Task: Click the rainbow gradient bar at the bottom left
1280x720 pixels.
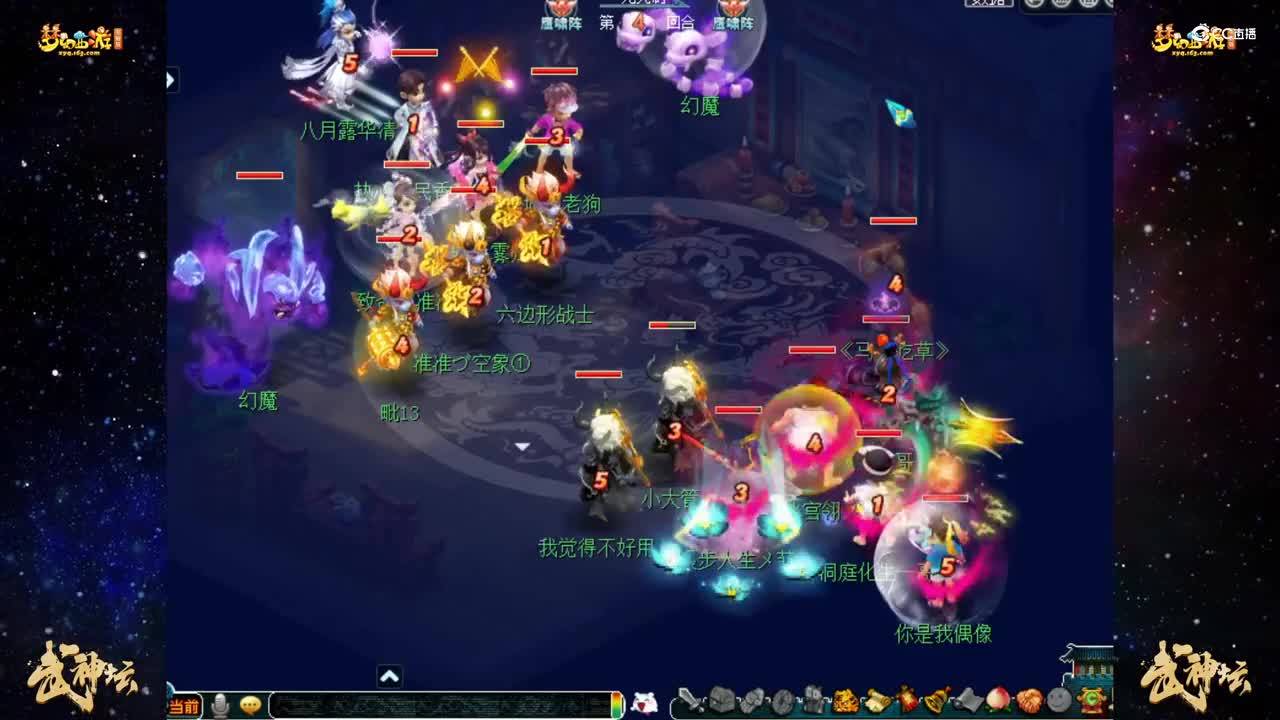Action: [618, 705]
